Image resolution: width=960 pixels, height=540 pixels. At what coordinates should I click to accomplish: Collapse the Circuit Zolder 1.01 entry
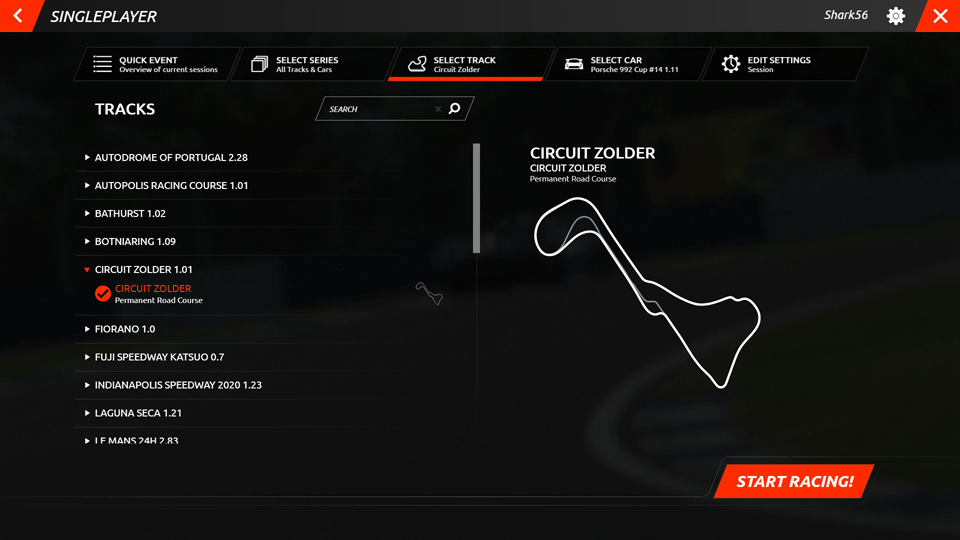click(x=143, y=269)
